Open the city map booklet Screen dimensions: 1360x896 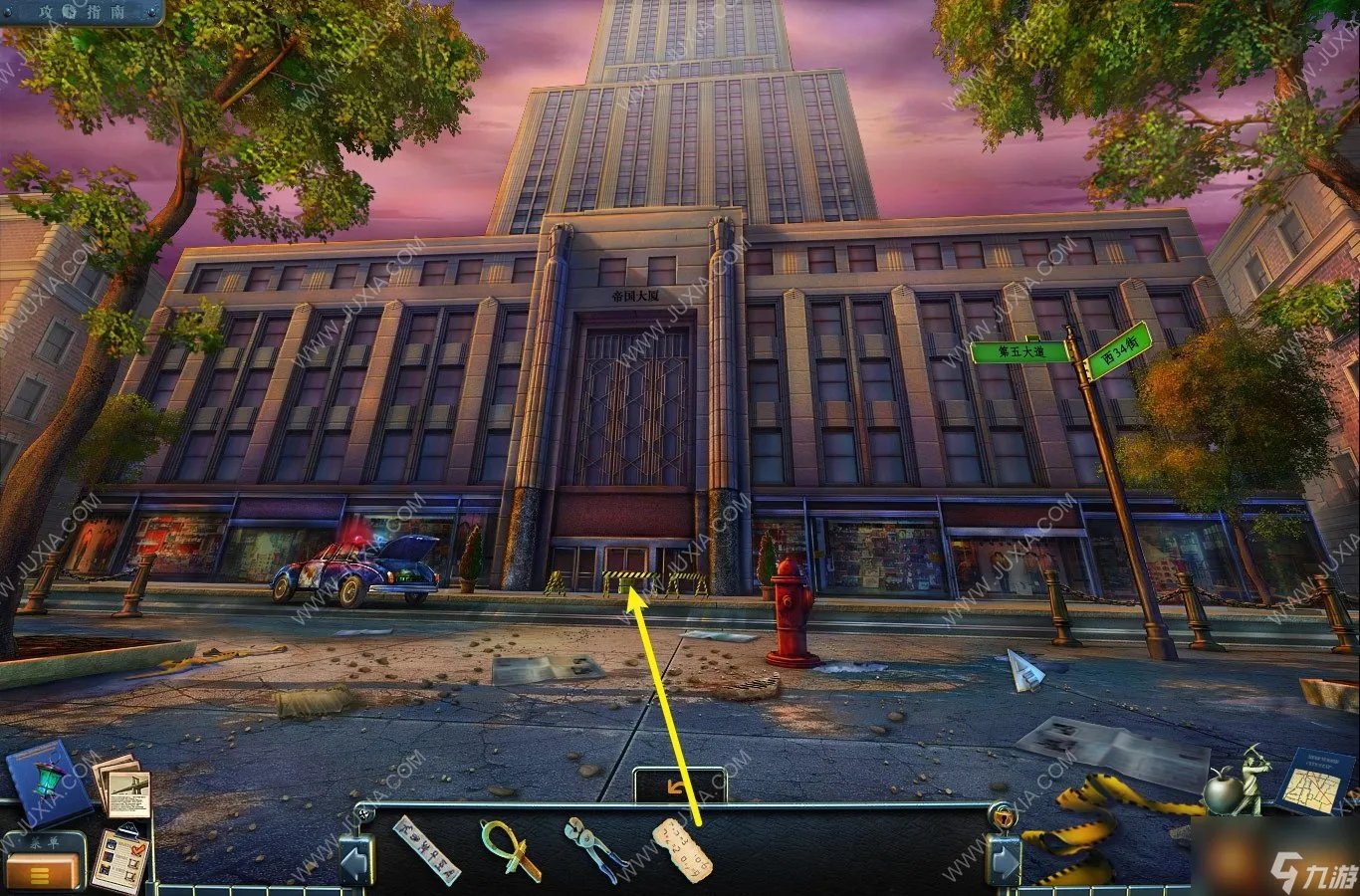(1313, 783)
